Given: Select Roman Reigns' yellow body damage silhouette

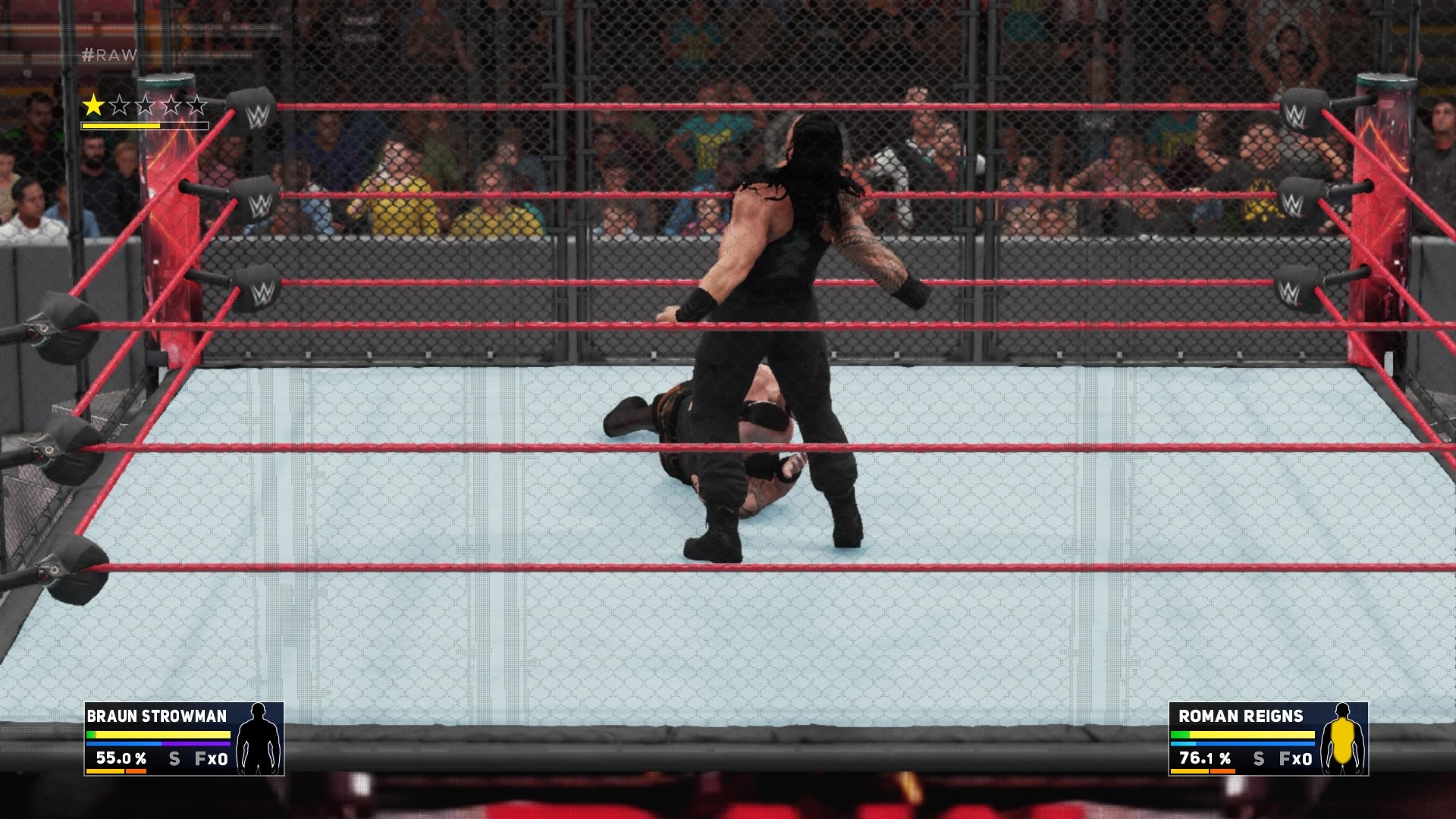Looking at the screenshot, I should [x=1343, y=738].
